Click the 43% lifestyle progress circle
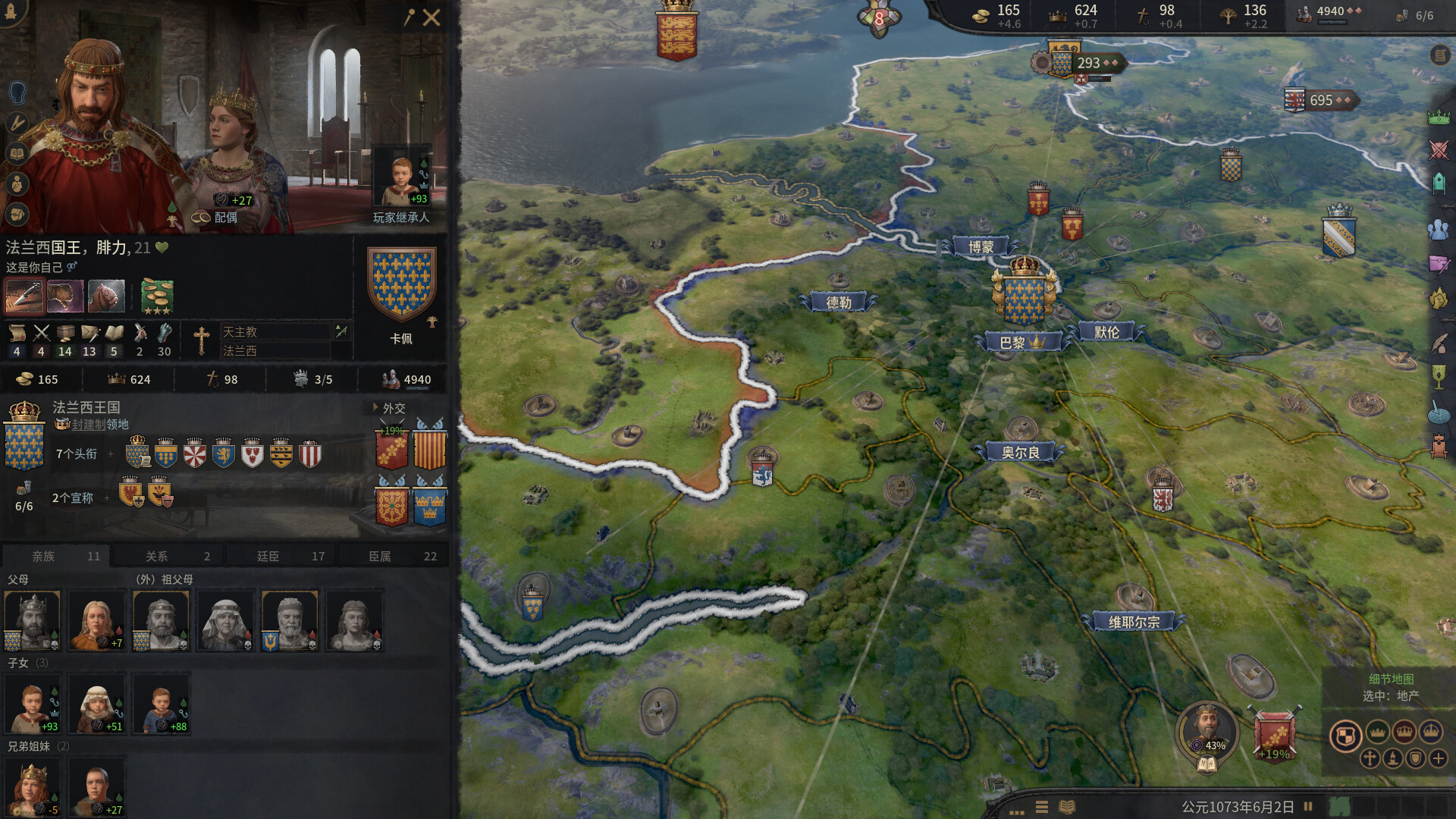 1208,734
